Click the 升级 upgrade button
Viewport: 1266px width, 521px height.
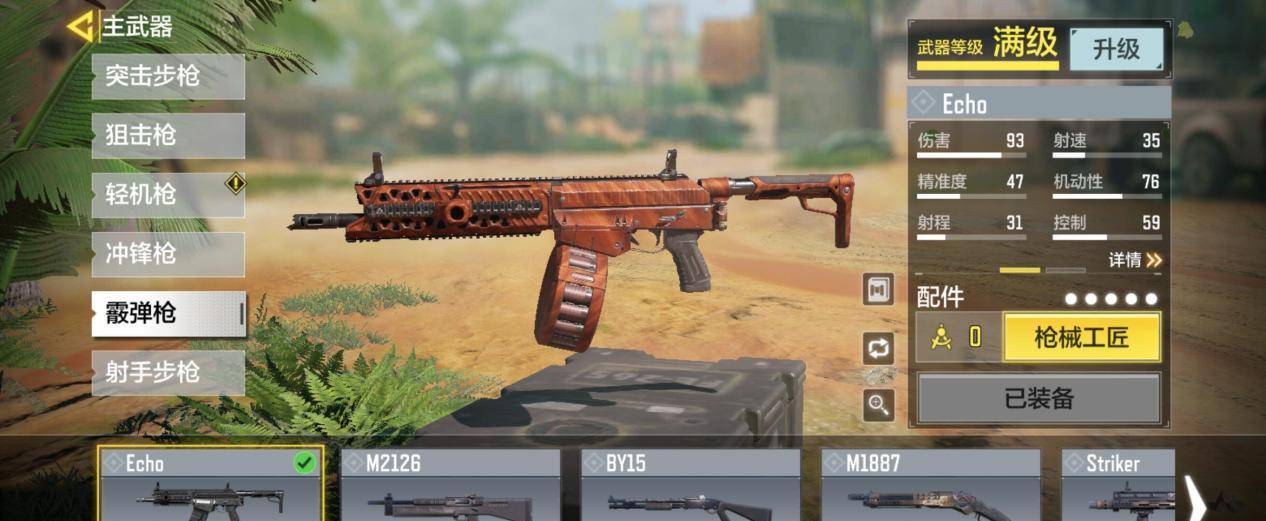click(x=1116, y=49)
